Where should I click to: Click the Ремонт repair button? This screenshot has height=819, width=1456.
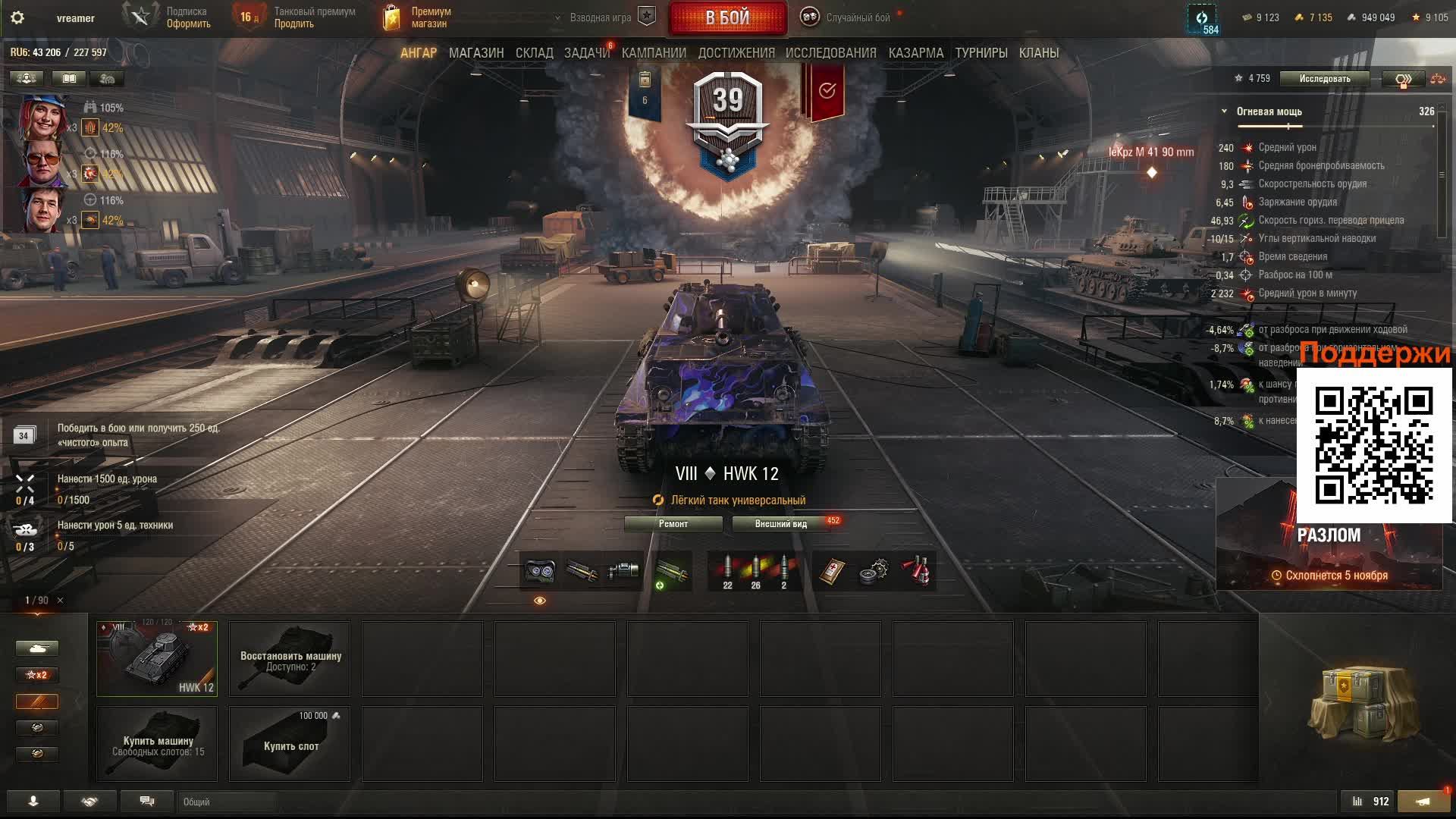coord(673,524)
